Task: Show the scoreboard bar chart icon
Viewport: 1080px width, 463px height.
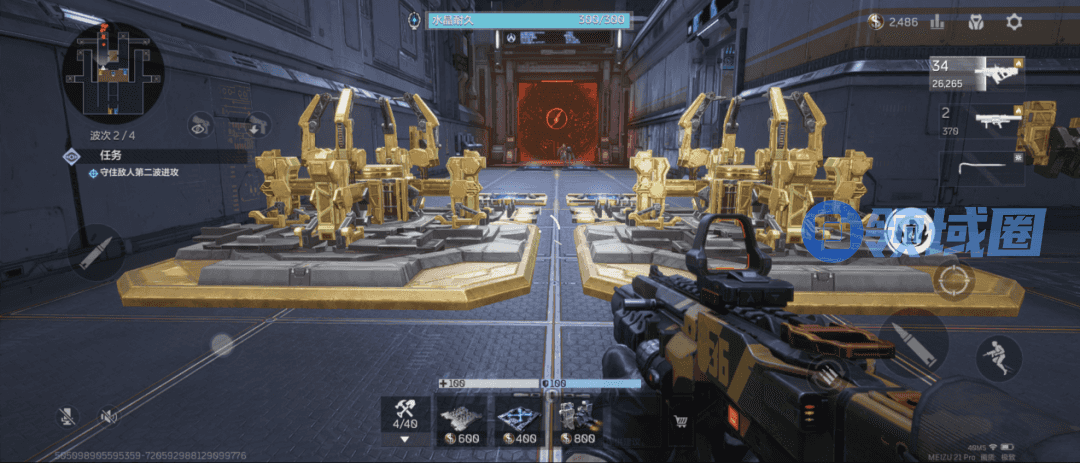Action: pyautogui.click(x=937, y=21)
